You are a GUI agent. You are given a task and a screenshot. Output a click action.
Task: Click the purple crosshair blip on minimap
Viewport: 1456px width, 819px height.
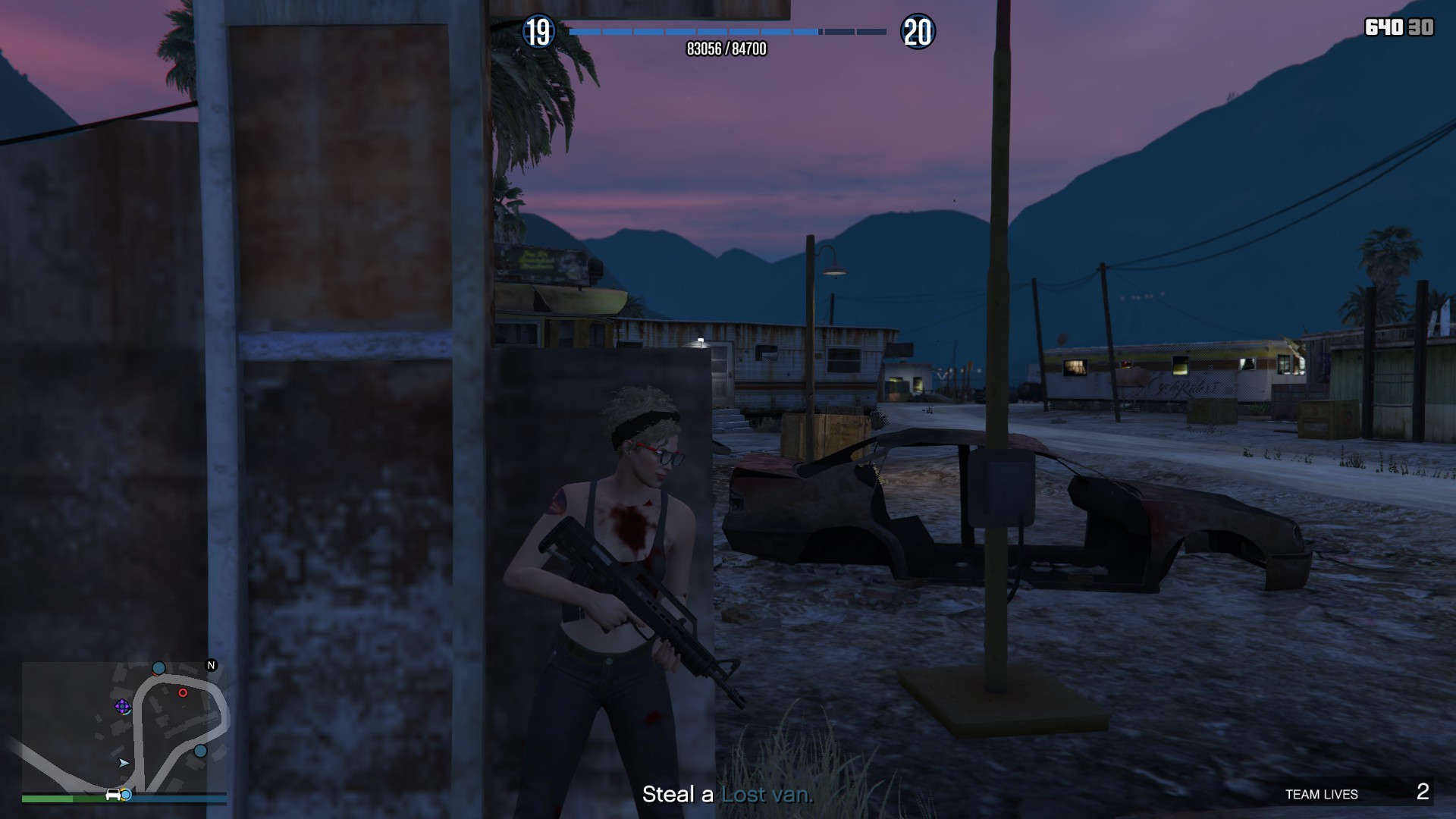(121, 707)
